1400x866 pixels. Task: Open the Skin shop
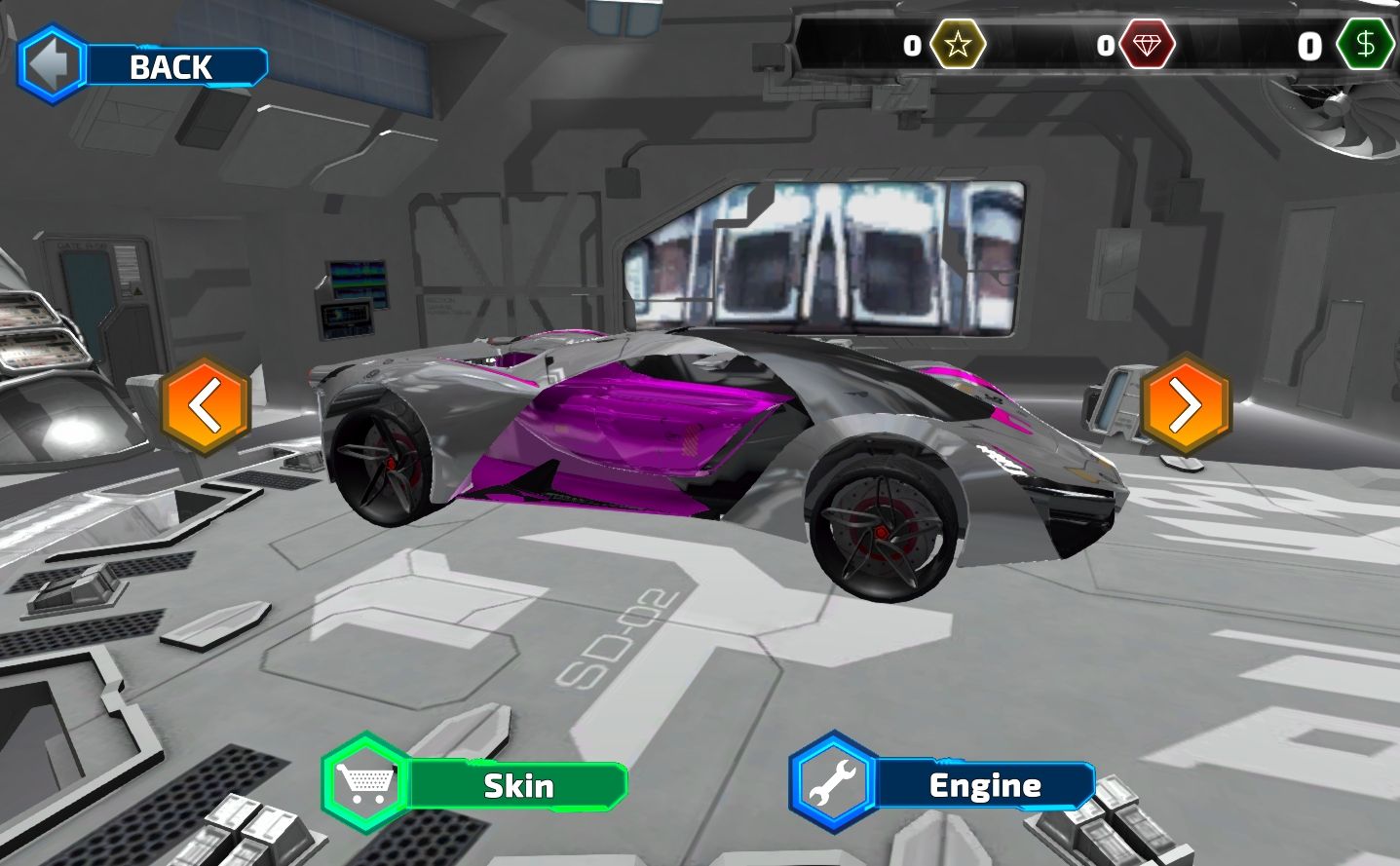pos(475,784)
